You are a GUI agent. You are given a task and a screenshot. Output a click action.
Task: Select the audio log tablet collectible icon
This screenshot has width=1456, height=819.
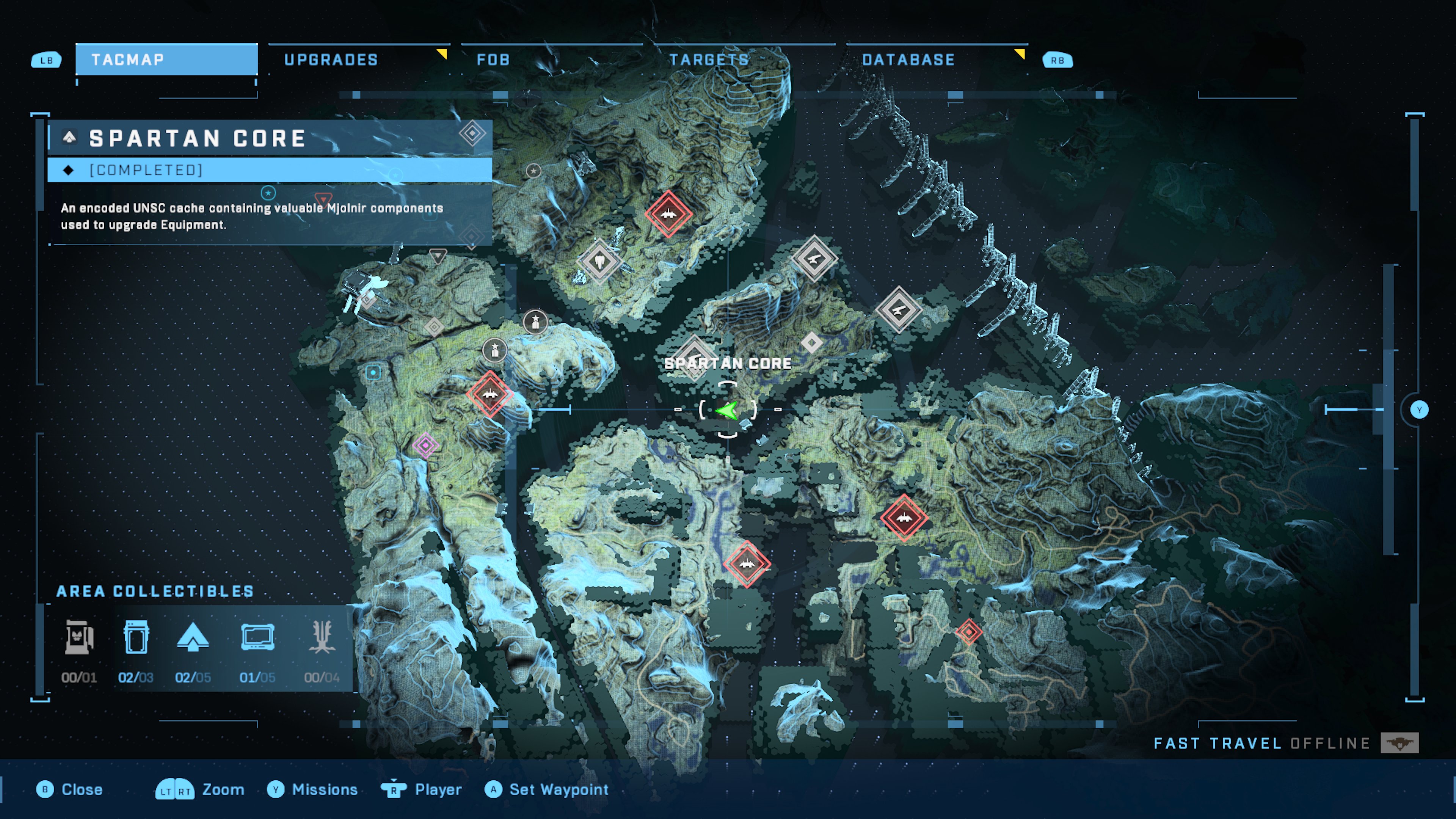click(258, 637)
